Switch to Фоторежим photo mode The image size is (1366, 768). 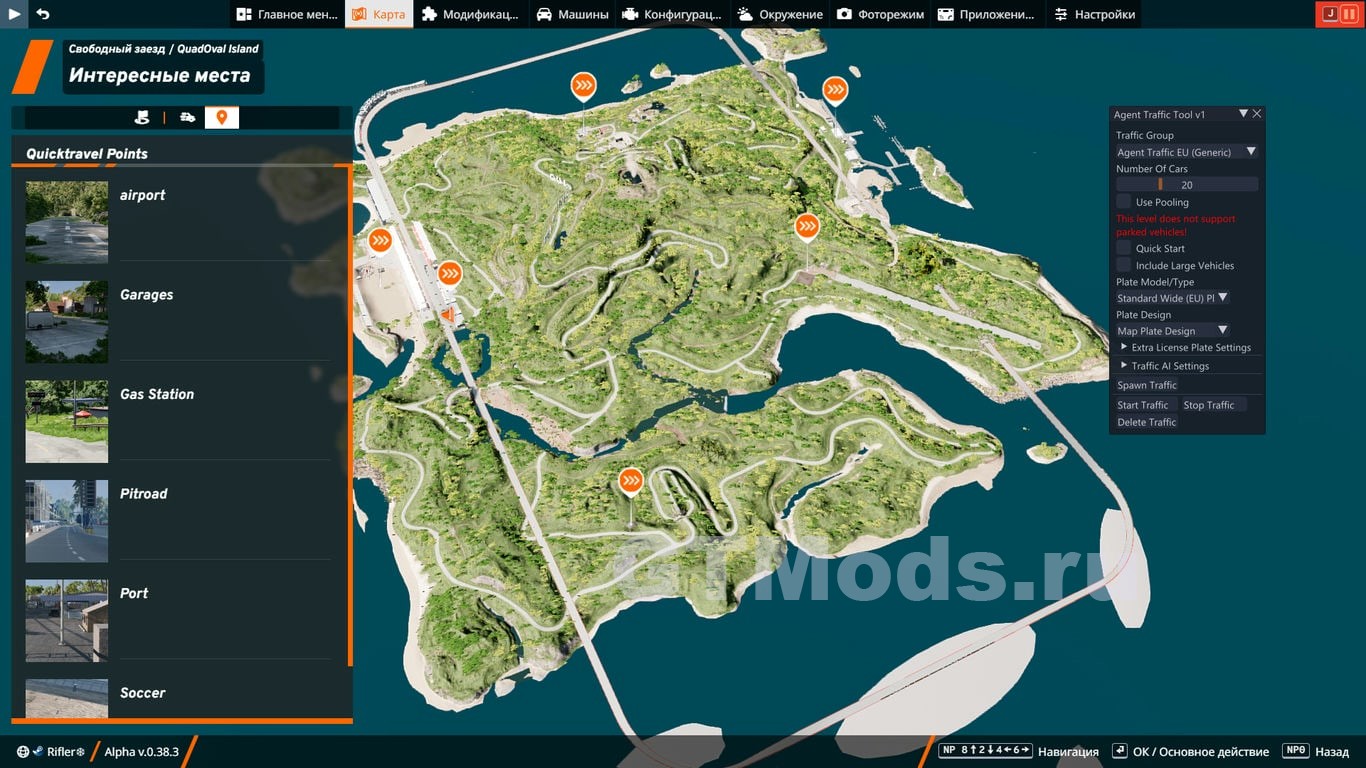click(881, 14)
